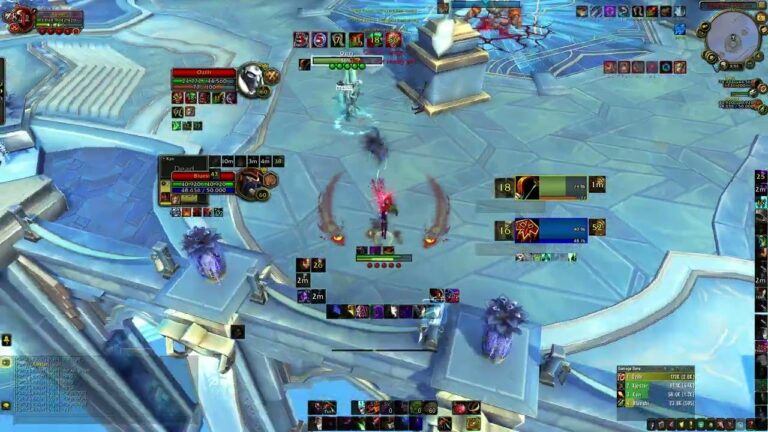Image resolution: width=768 pixels, height=432 pixels.
Task: Target the hunter arena enemy frame
Action: click(x=551, y=187)
